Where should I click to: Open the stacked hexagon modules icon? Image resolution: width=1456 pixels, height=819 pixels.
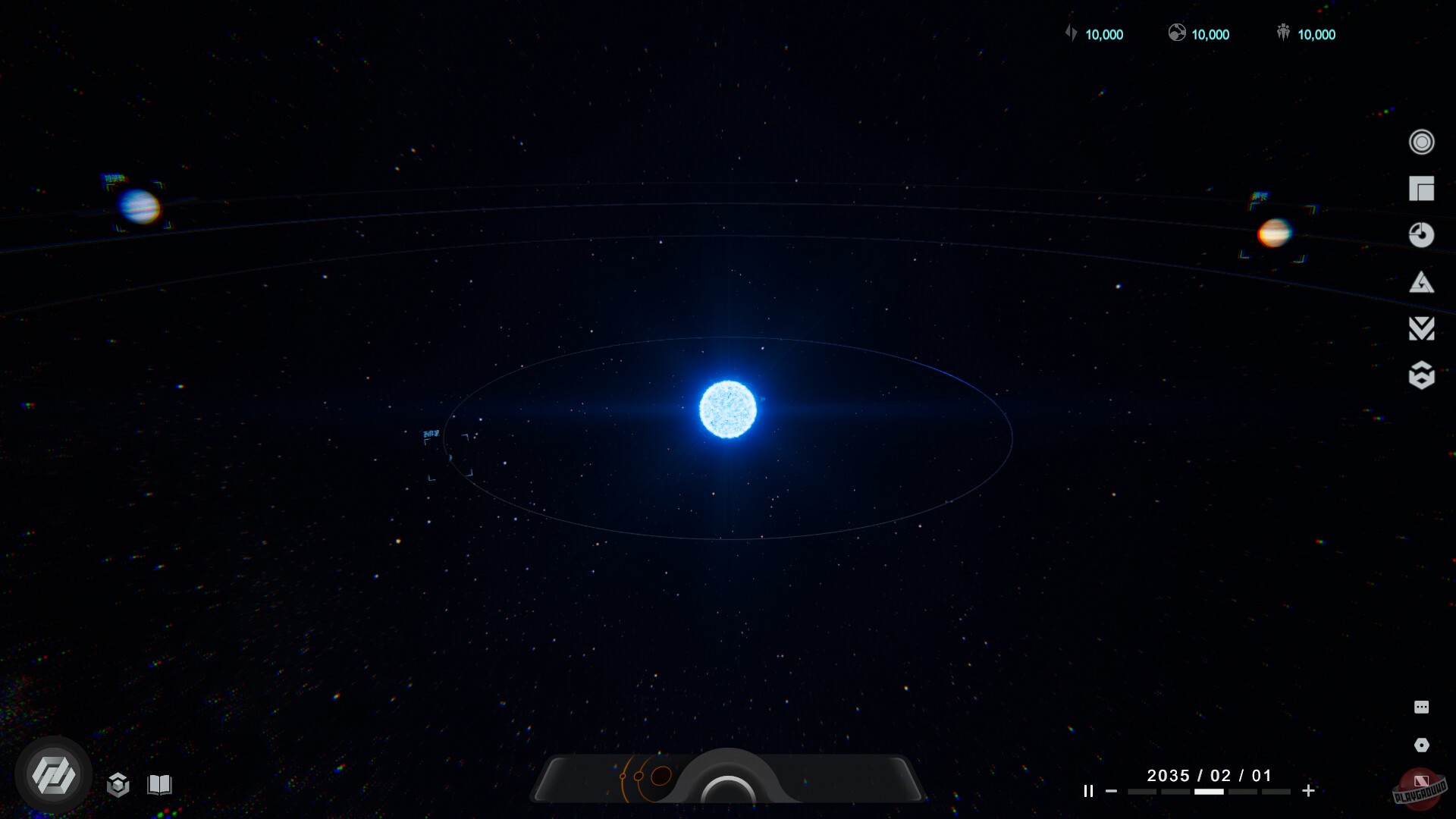(x=1423, y=375)
